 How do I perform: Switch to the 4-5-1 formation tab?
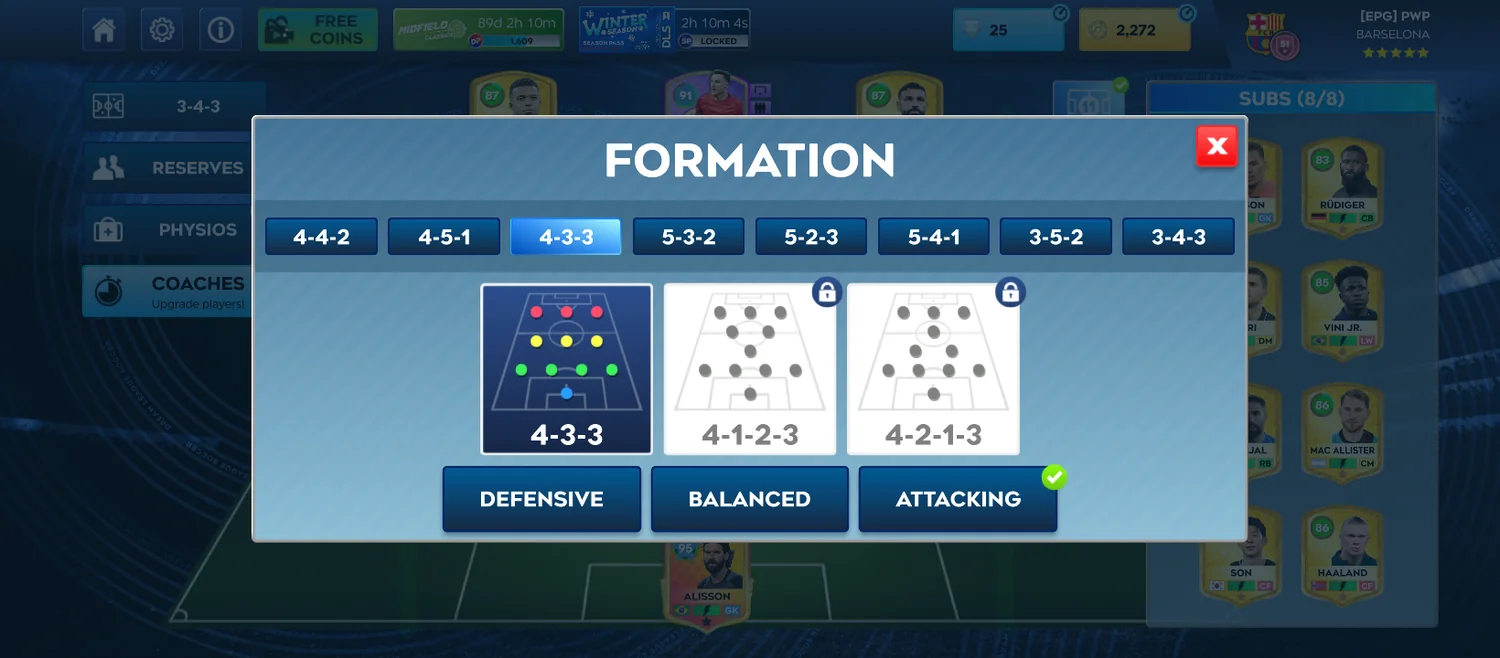(x=444, y=237)
